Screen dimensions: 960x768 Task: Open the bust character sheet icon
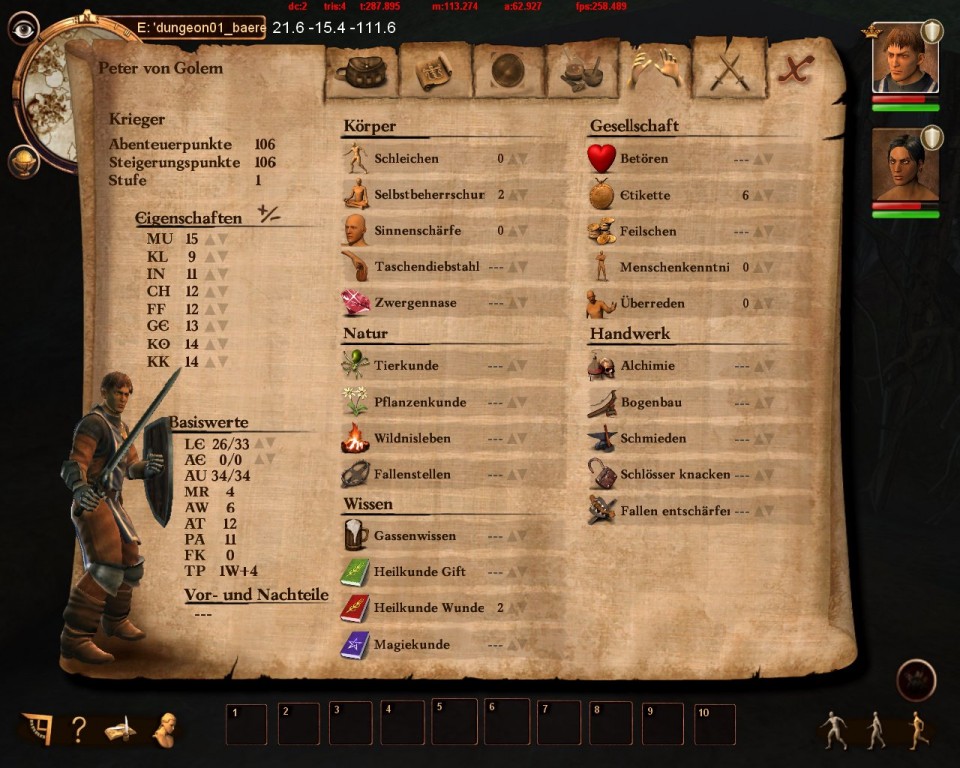164,729
